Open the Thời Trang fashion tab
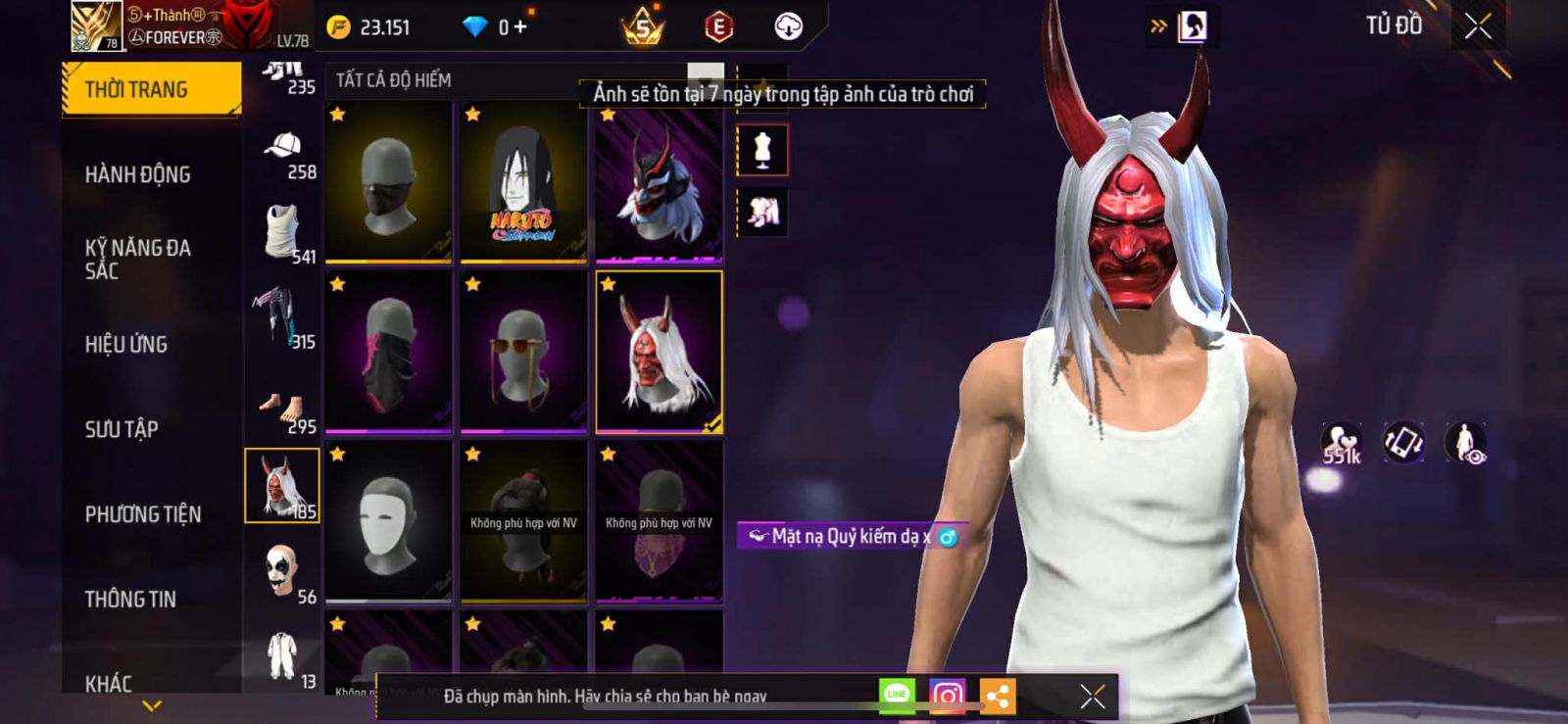This screenshot has height=724, width=1568. click(151, 90)
